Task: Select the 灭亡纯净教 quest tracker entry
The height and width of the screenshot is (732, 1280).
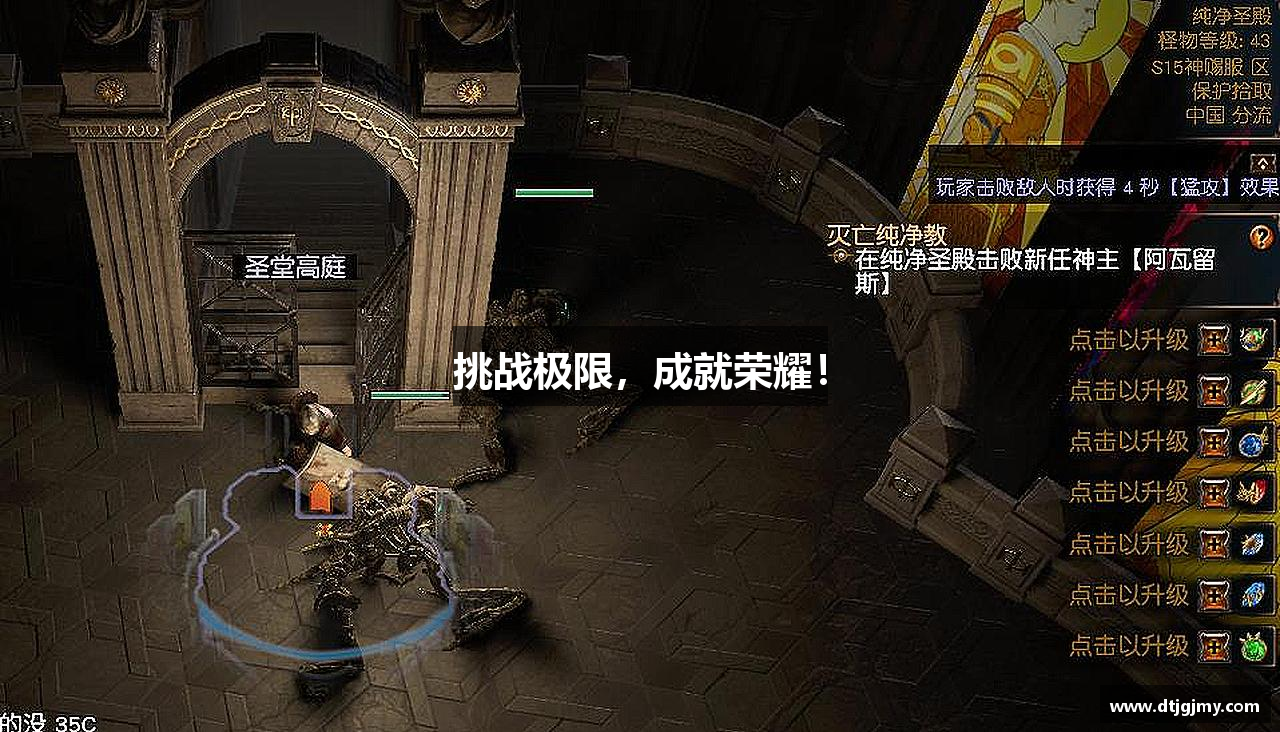Action: [x=888, y=235]
